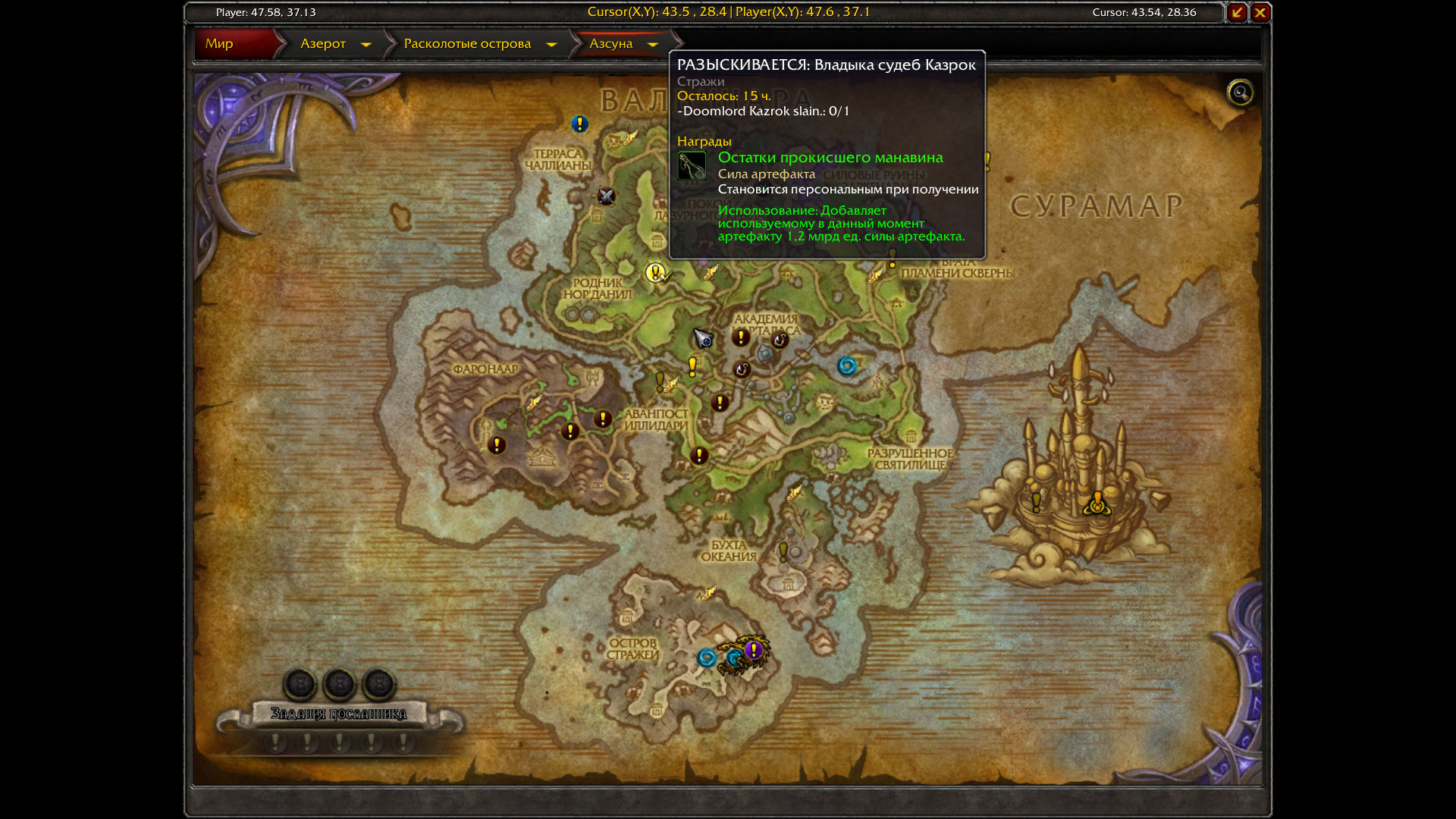The height and width of the screenshot is (819, 1456).
Task: Select the blue exclamation quest marker
Action: pyautogui.click(x=580, y=124)
